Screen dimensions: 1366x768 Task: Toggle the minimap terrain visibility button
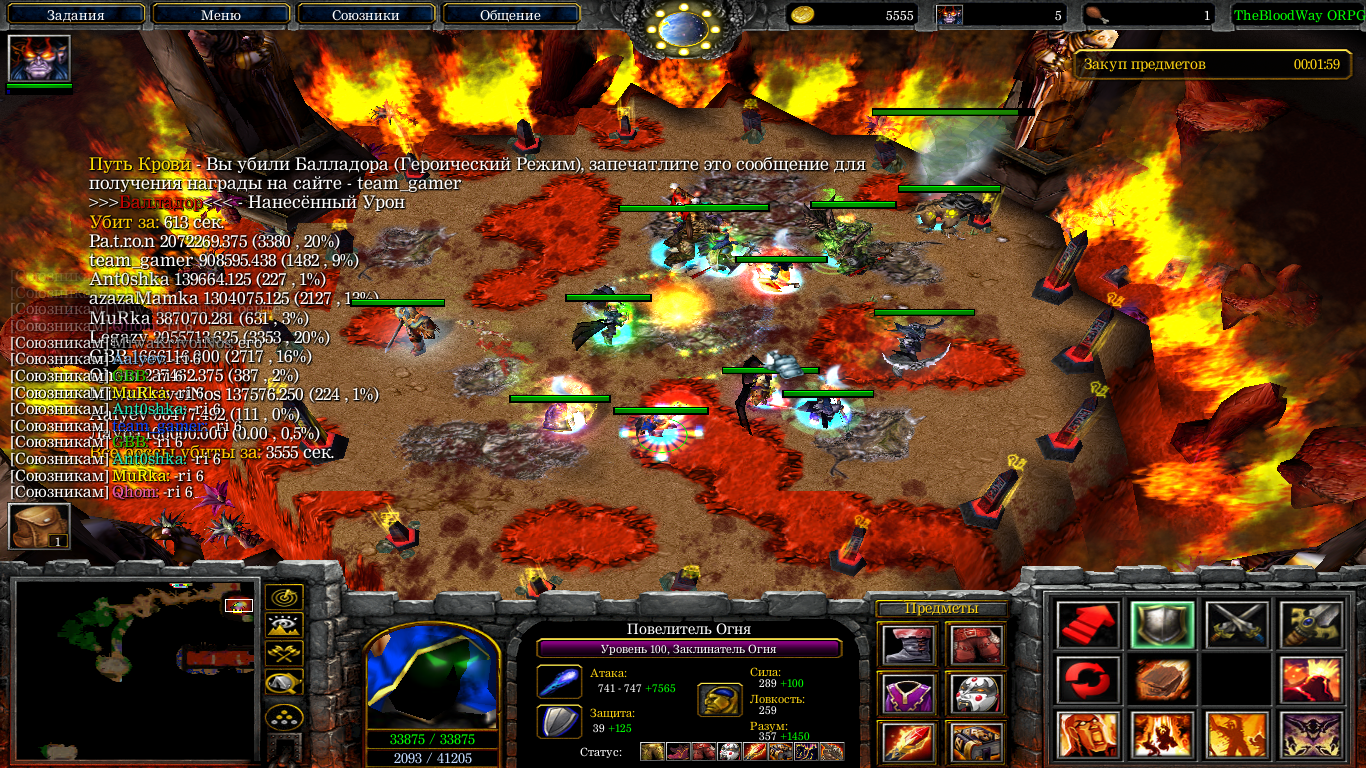(x=284, y=626)
